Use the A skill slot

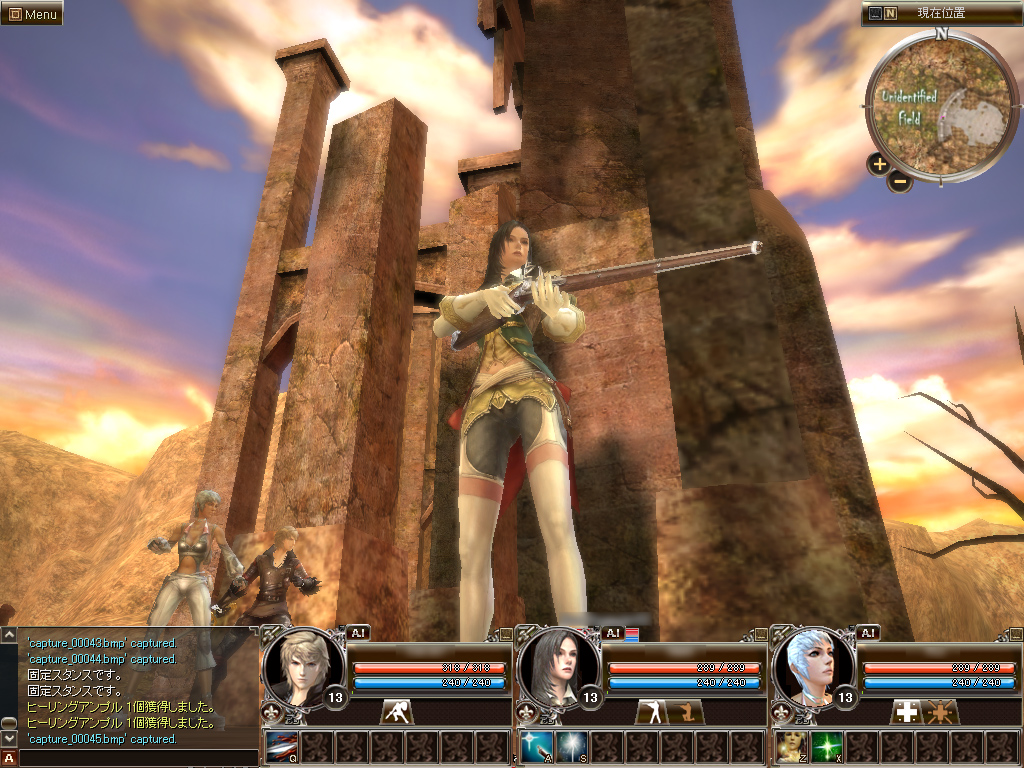click(x=536, y=747)
